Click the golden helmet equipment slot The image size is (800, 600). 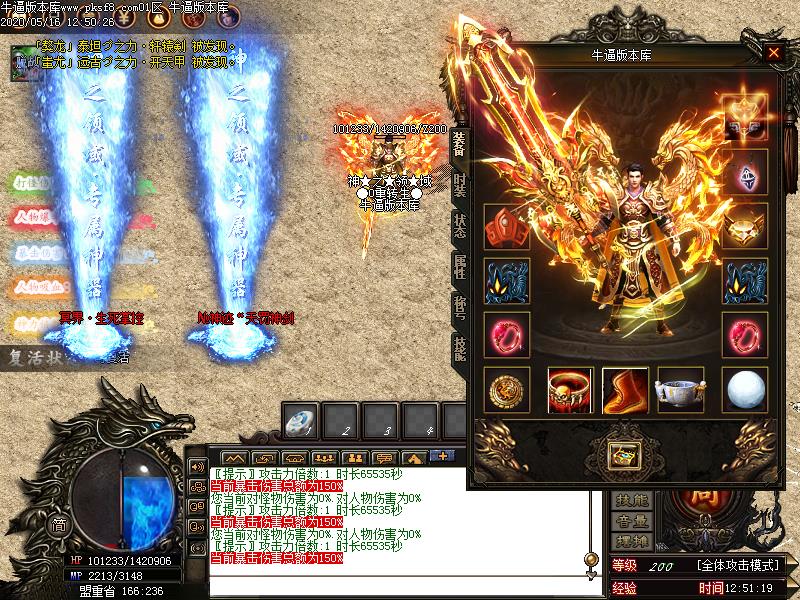[x=745, y=226]
